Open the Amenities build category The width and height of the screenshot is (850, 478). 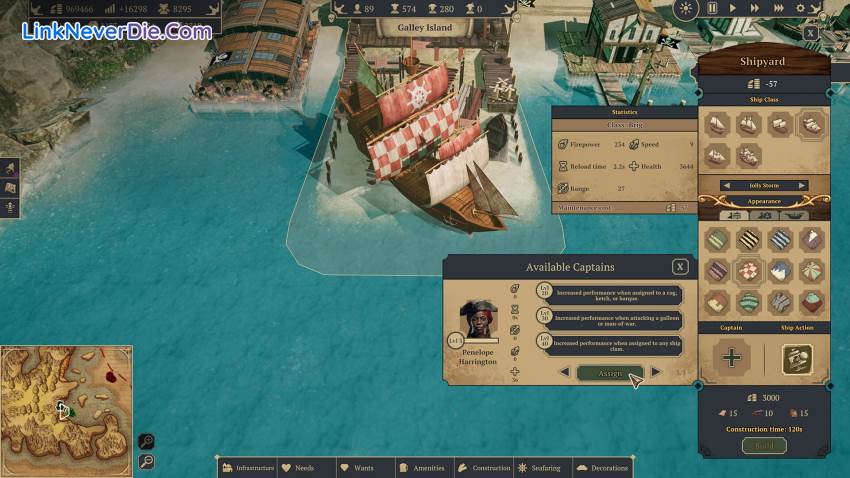click(x=423, y=467)
